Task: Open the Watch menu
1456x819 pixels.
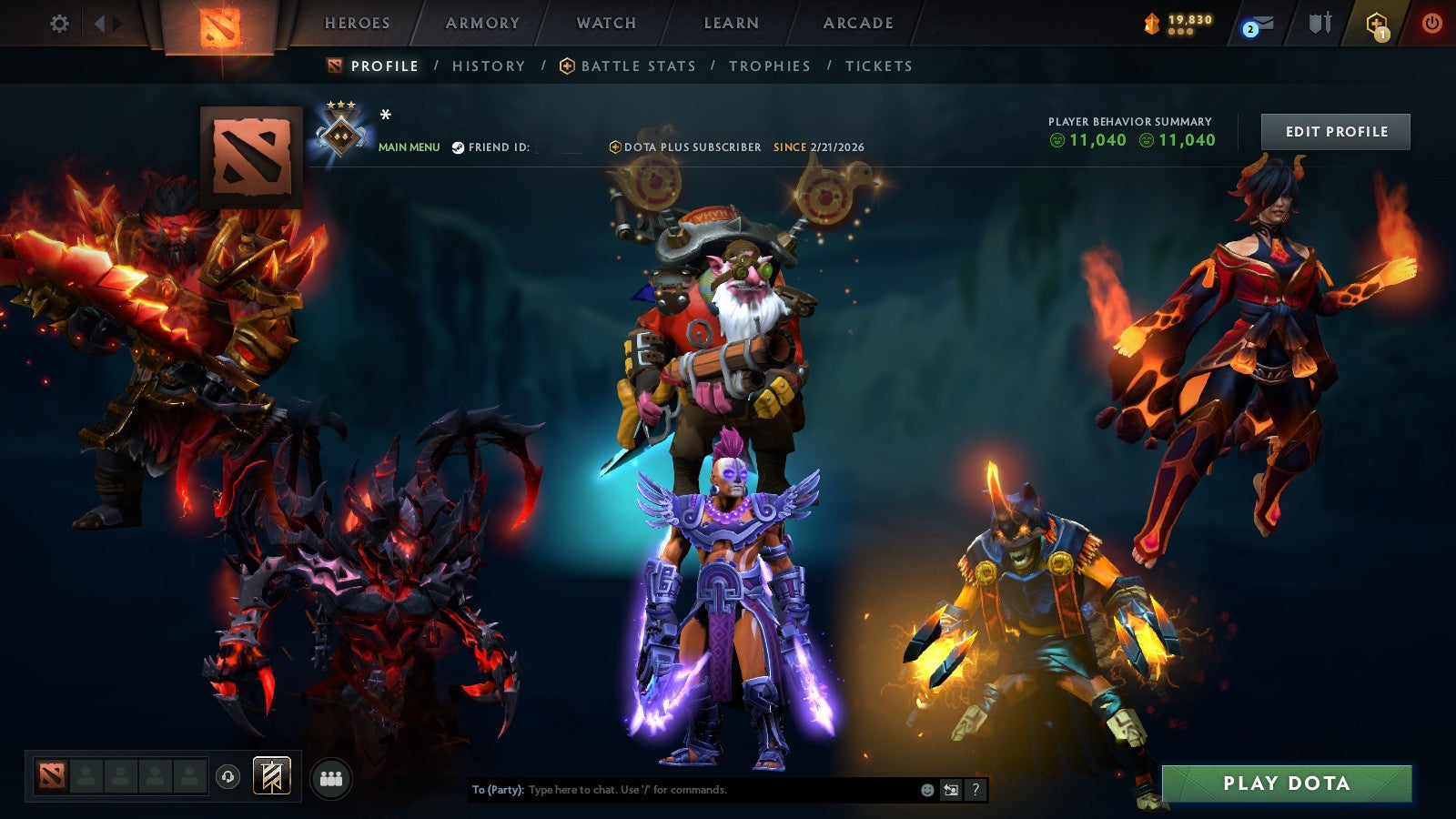Action: click(x=606, y=24)
